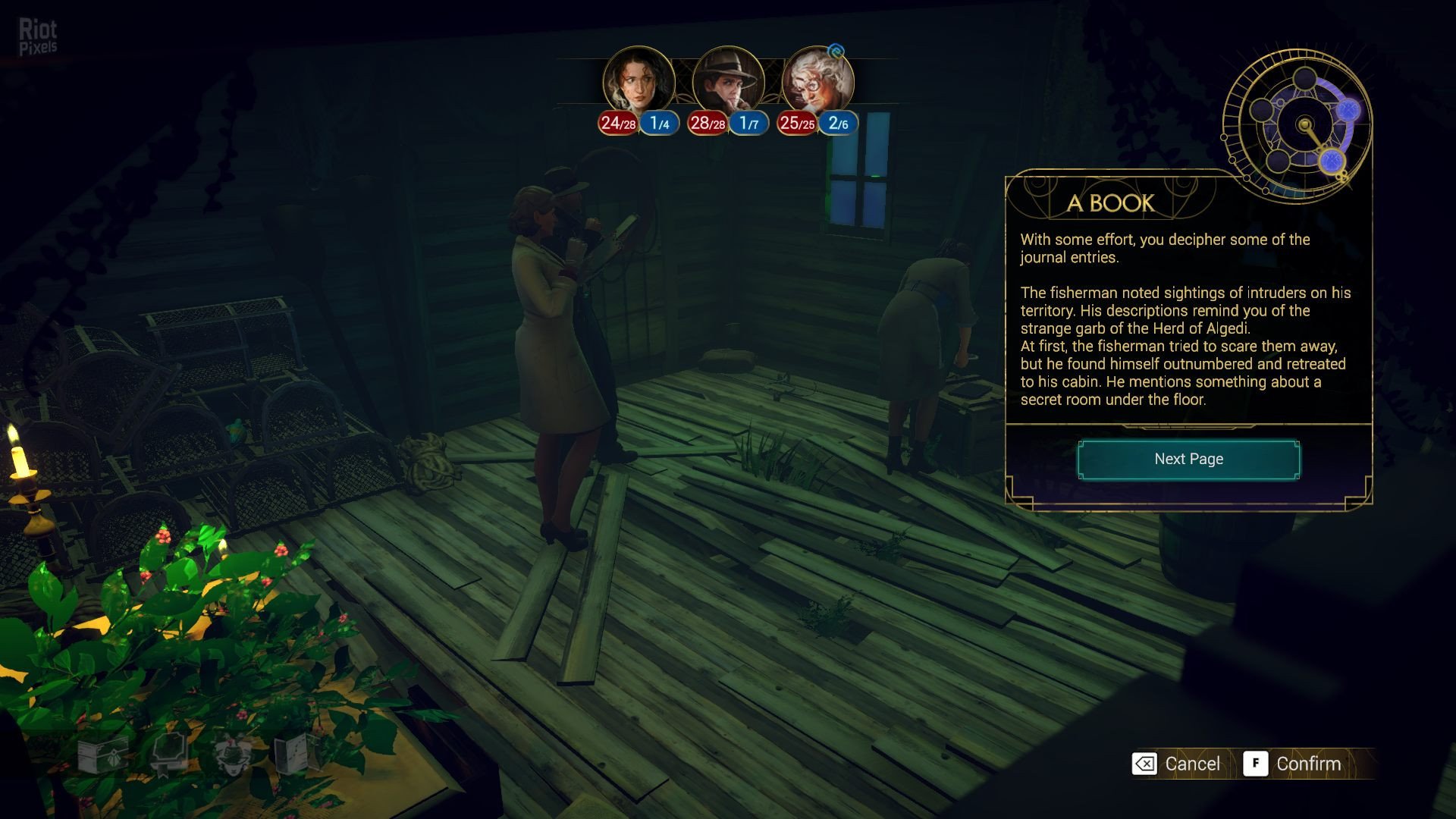This screenshot has width=1456, height=819.
Task: Cancel the book dialog
Action: click(x=1177, y=764)
